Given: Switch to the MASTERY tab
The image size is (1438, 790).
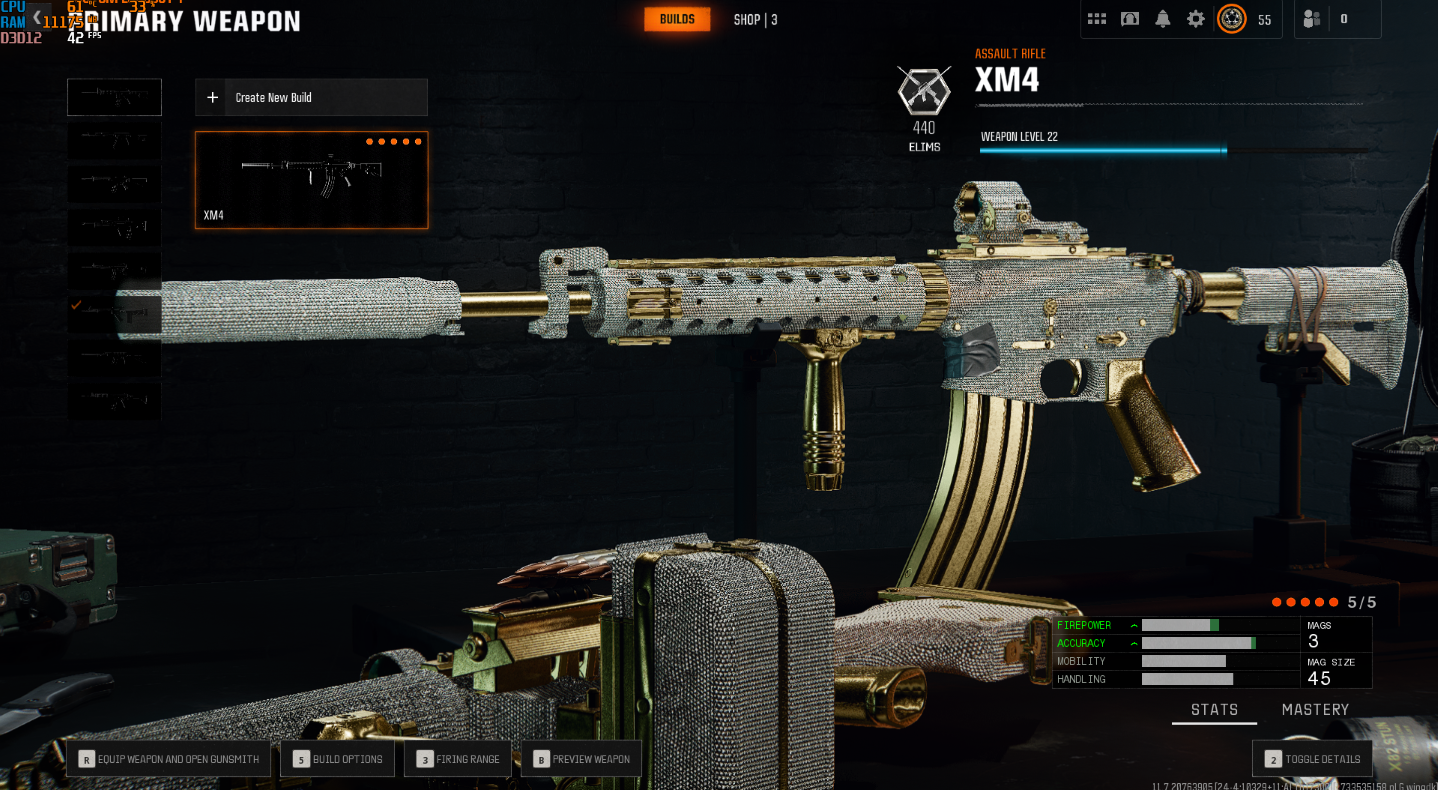Looking at the screenshot, I should 1315,709.
